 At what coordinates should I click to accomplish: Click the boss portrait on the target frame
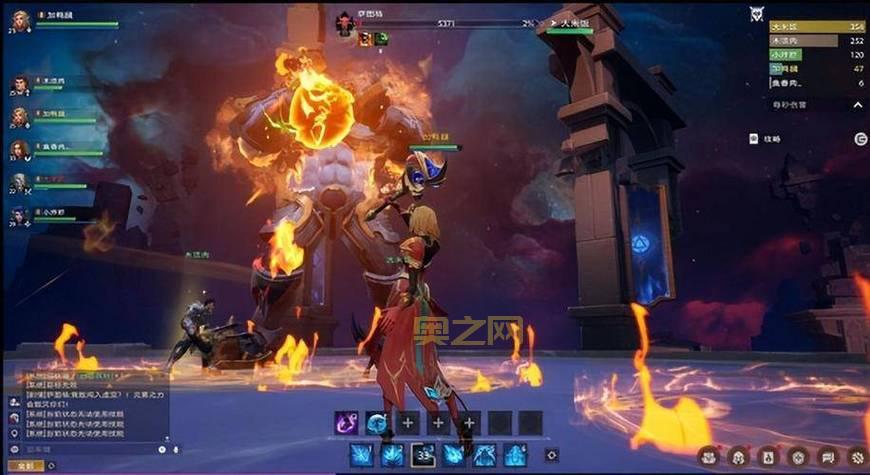point(346,24)
